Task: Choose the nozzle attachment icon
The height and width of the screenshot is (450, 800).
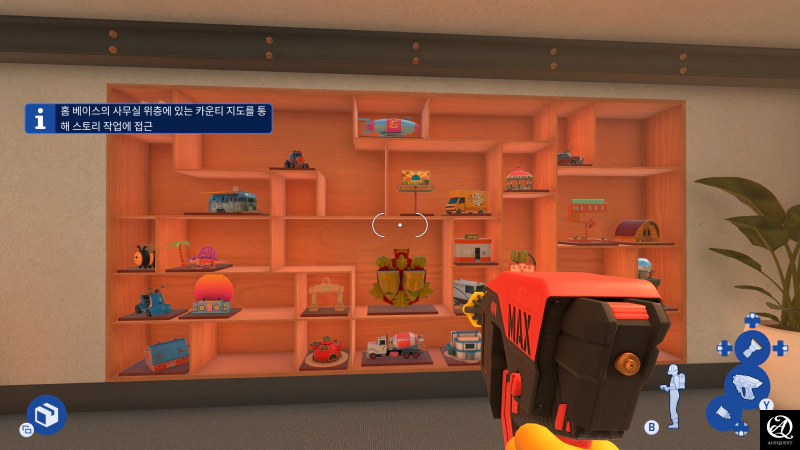Action: 723,413
